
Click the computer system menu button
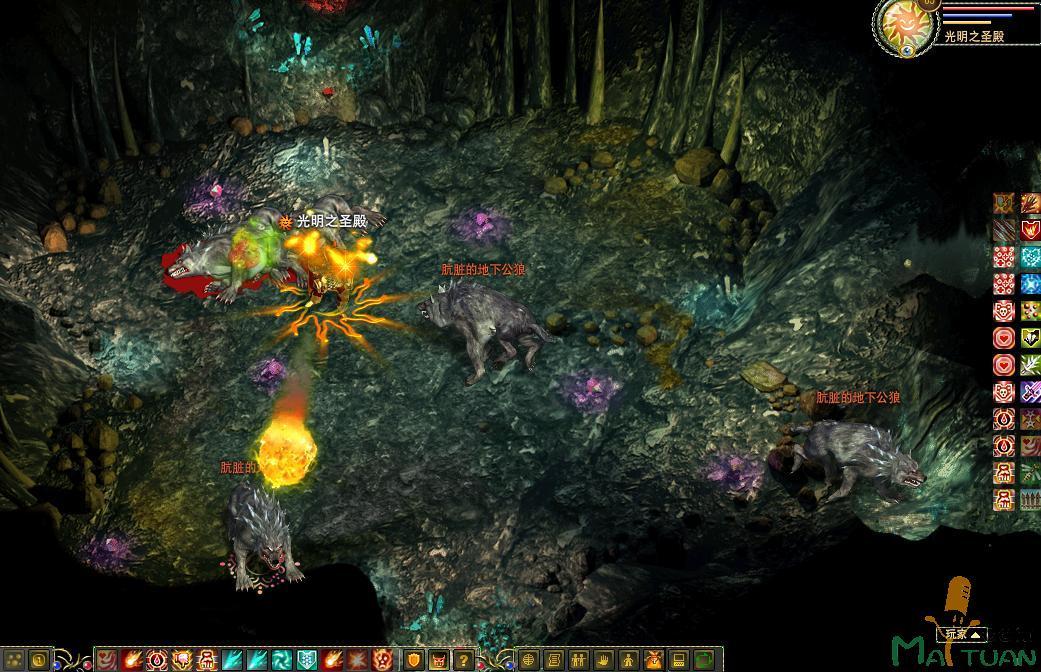click(679, 660)
